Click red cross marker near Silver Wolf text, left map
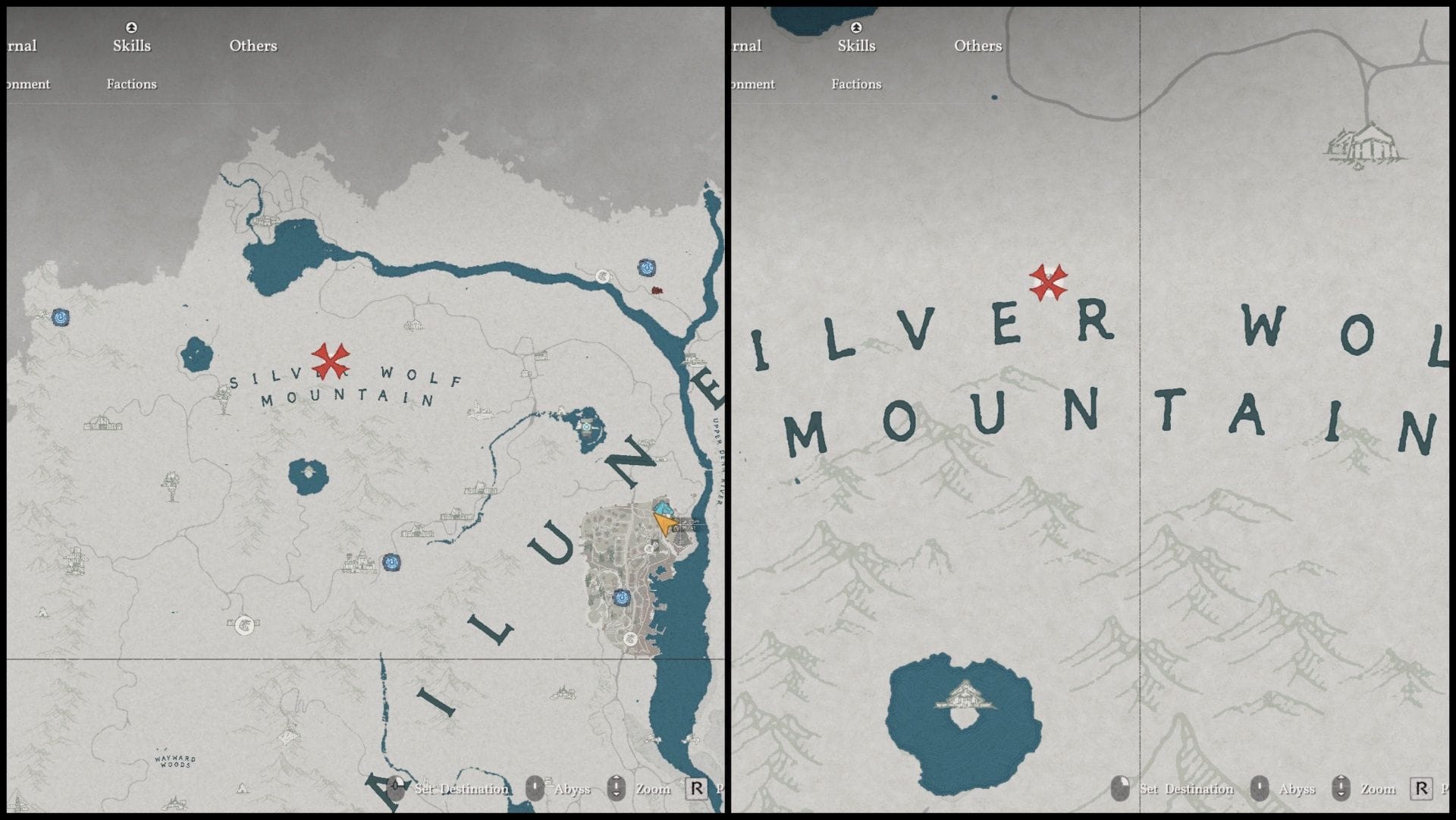This screenshot has height=820, width=1456. 331,360
